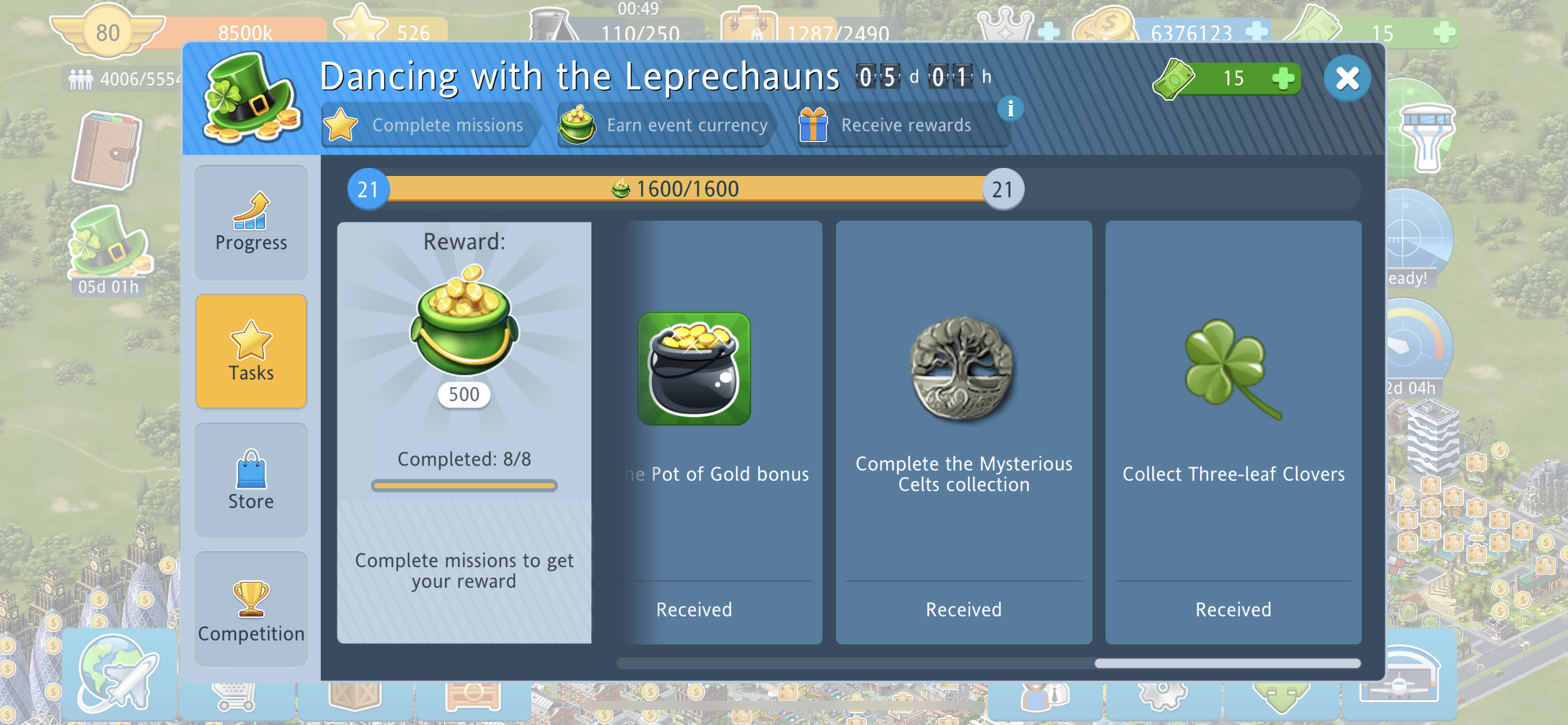Buy more gold coins with plus button
Screen dimensions: 1568x725
pyautogui.click(x=1255, y=31)
